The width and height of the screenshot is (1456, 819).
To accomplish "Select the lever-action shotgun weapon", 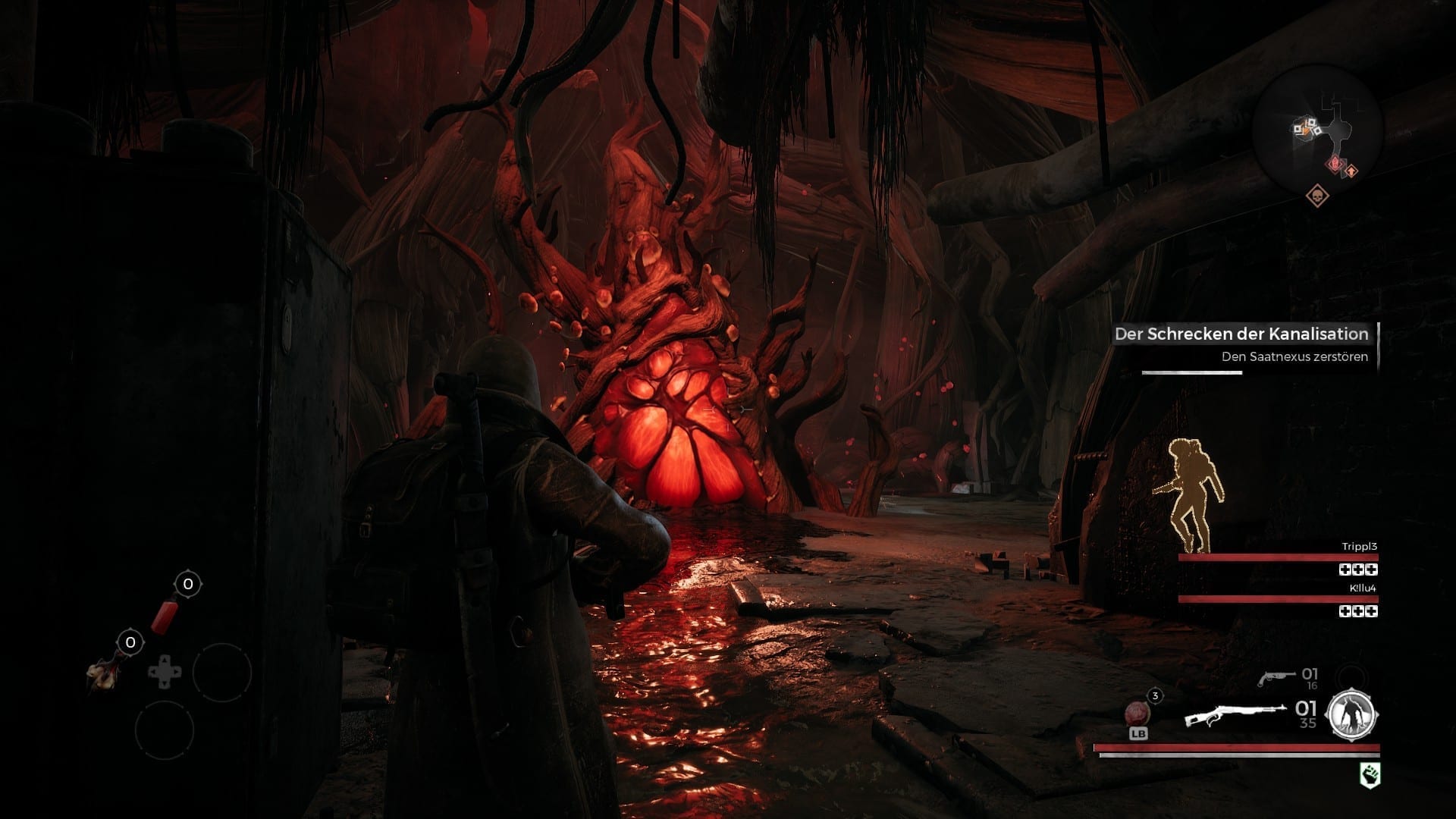I will (1235, 715).
